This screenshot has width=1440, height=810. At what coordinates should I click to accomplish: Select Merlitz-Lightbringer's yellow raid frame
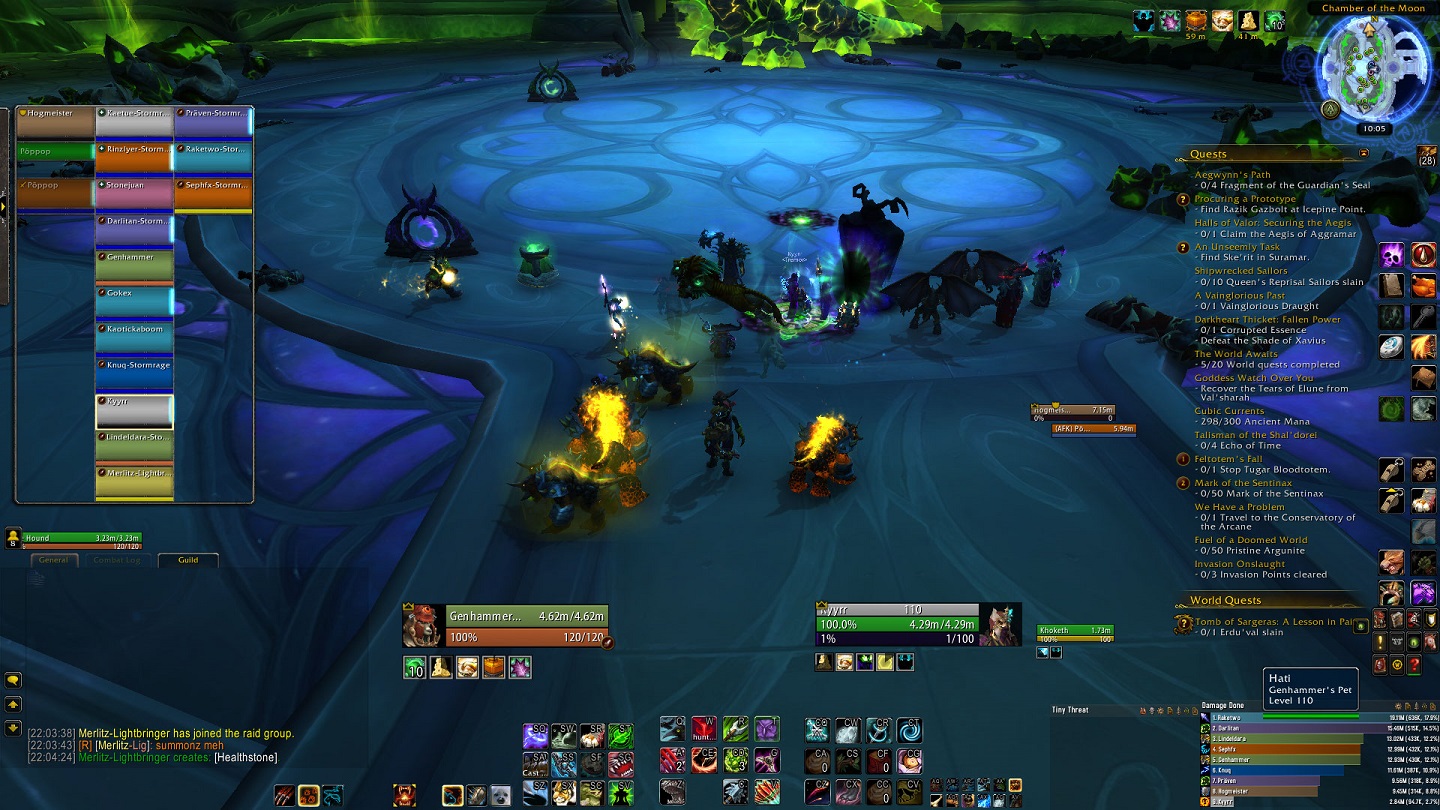tap(134, 481)
